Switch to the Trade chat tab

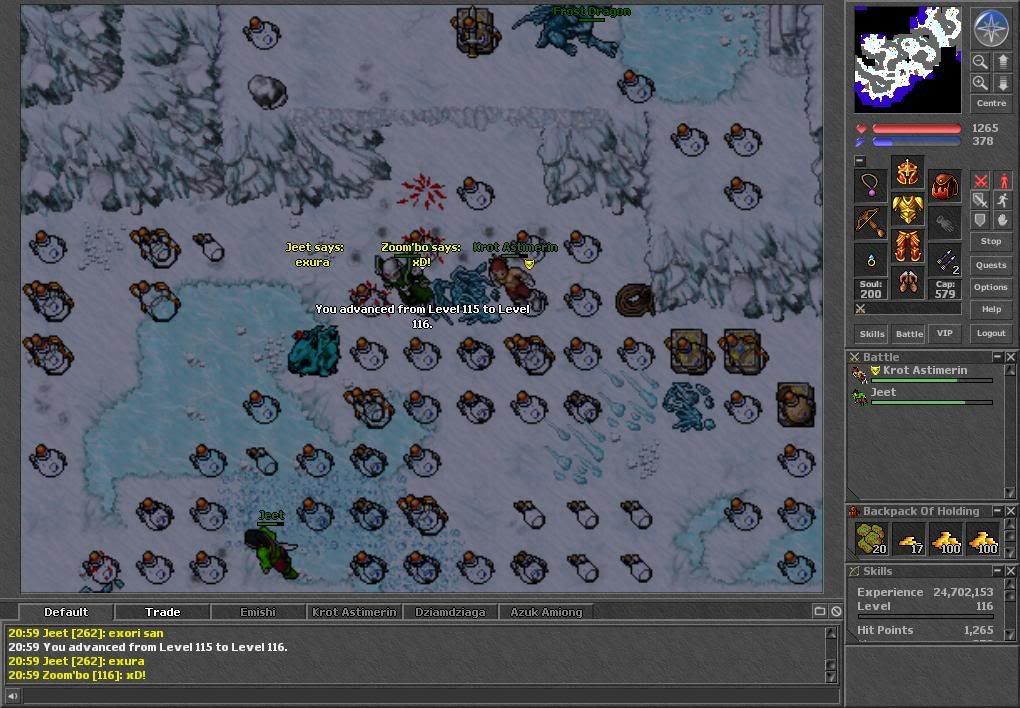[162, 612]
